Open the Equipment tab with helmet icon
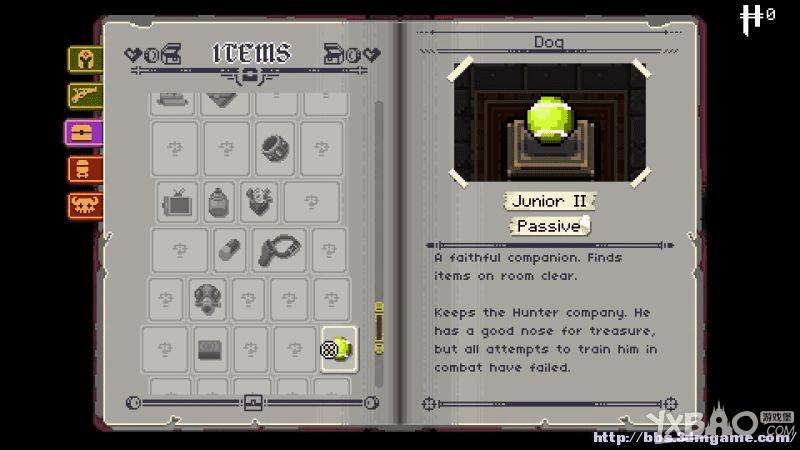This screenshot has width=800, height=450. (x=85, y=59)
